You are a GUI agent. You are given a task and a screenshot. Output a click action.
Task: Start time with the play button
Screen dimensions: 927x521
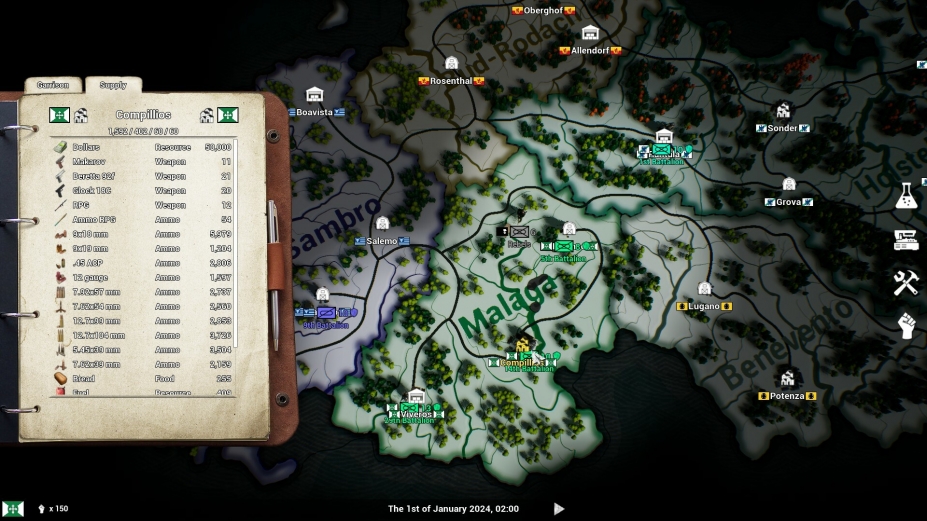pos(559,509)
